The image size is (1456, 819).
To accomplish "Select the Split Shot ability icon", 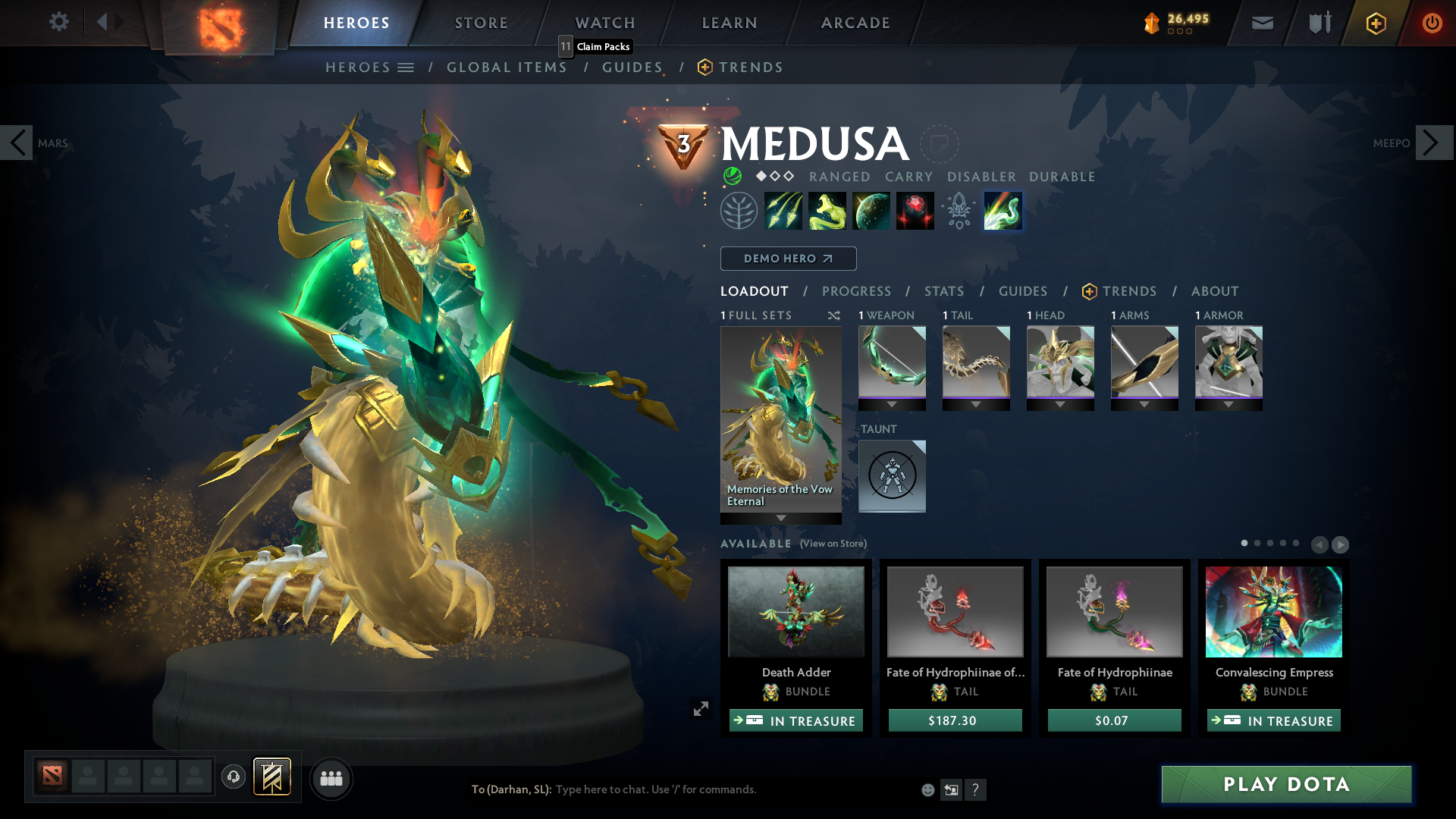I will (x=784, y=210).
